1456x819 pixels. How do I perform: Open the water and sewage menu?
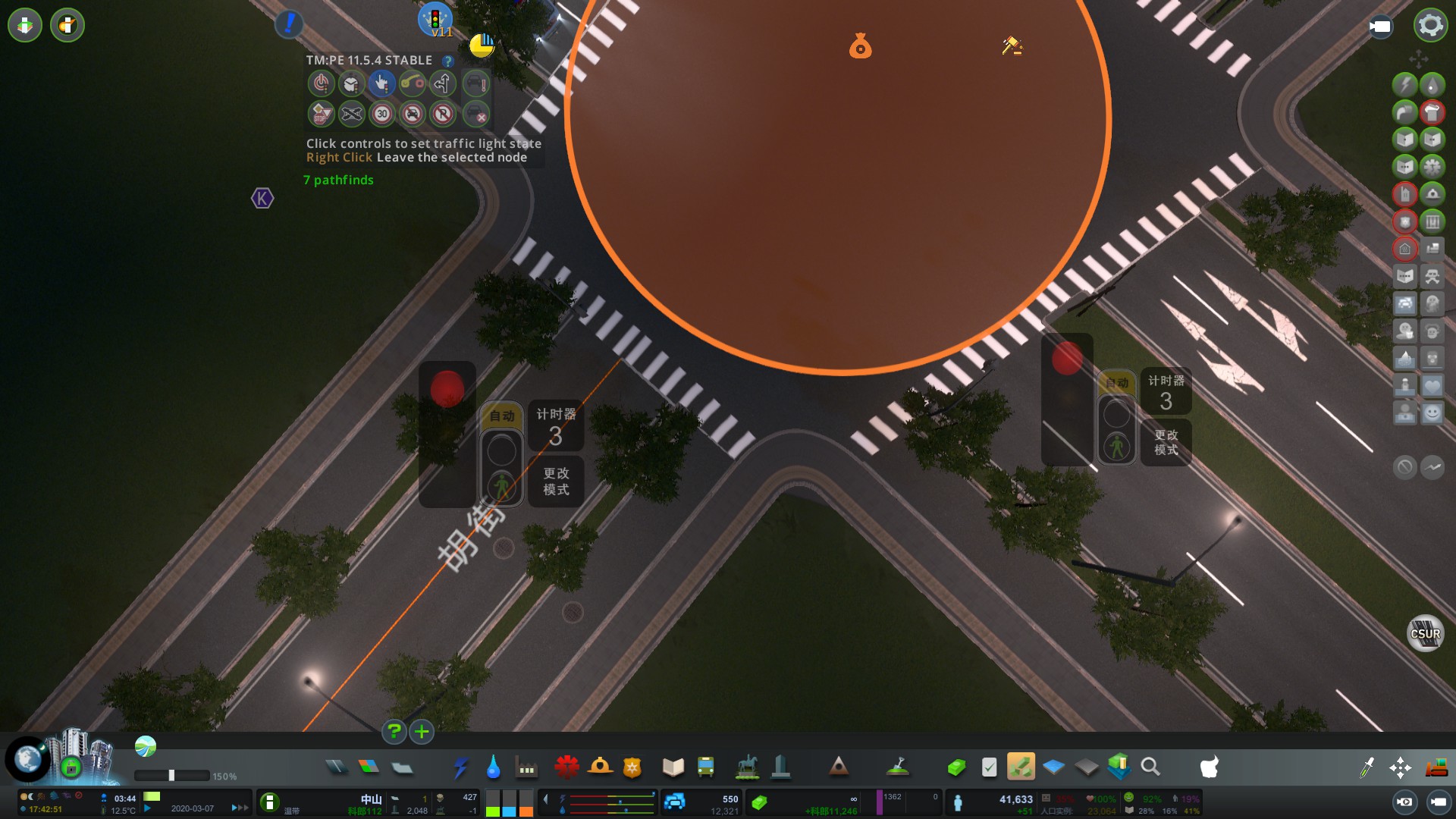(x=494, y=767)
